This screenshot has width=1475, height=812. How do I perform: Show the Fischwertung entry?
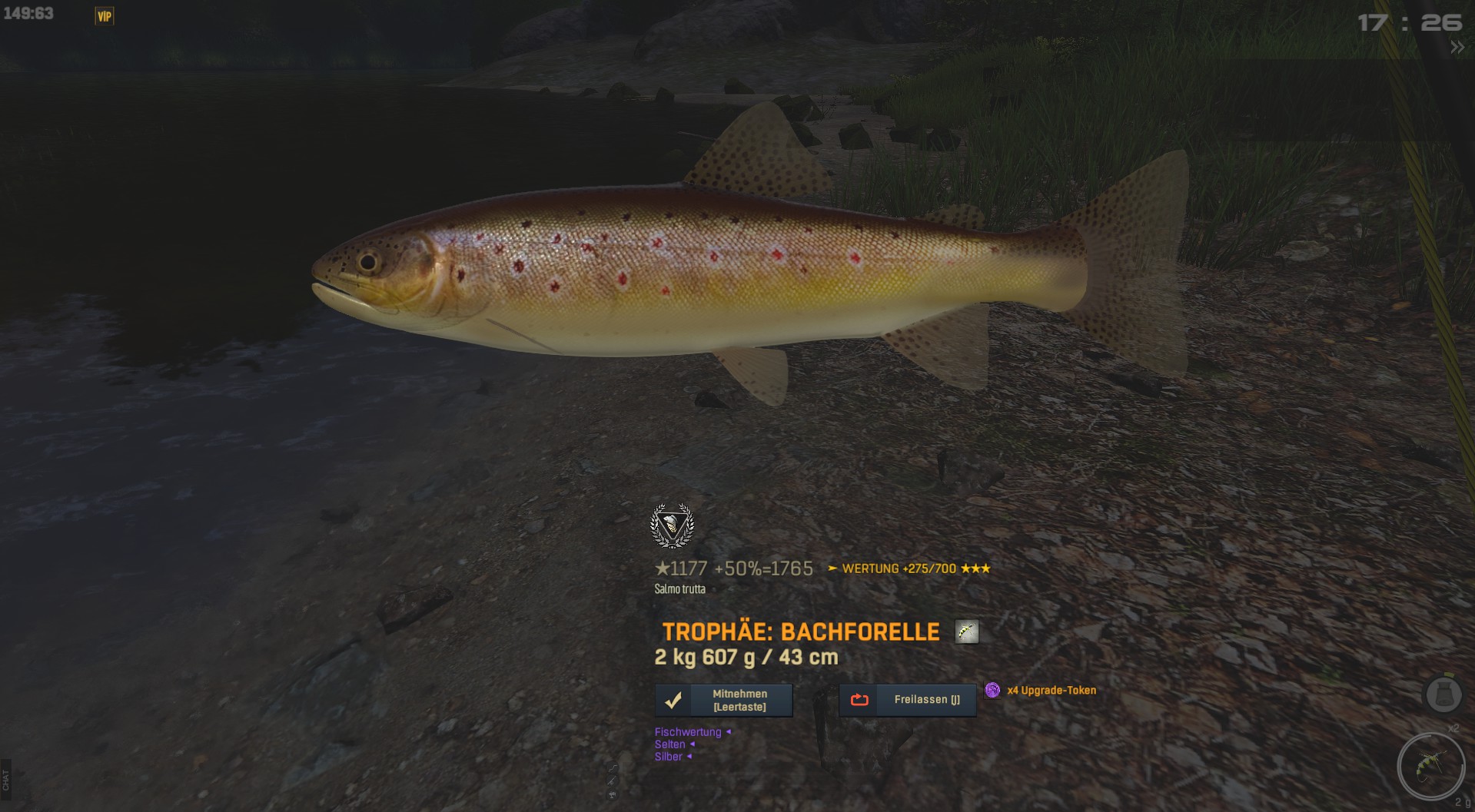click(x=688, y=732)
